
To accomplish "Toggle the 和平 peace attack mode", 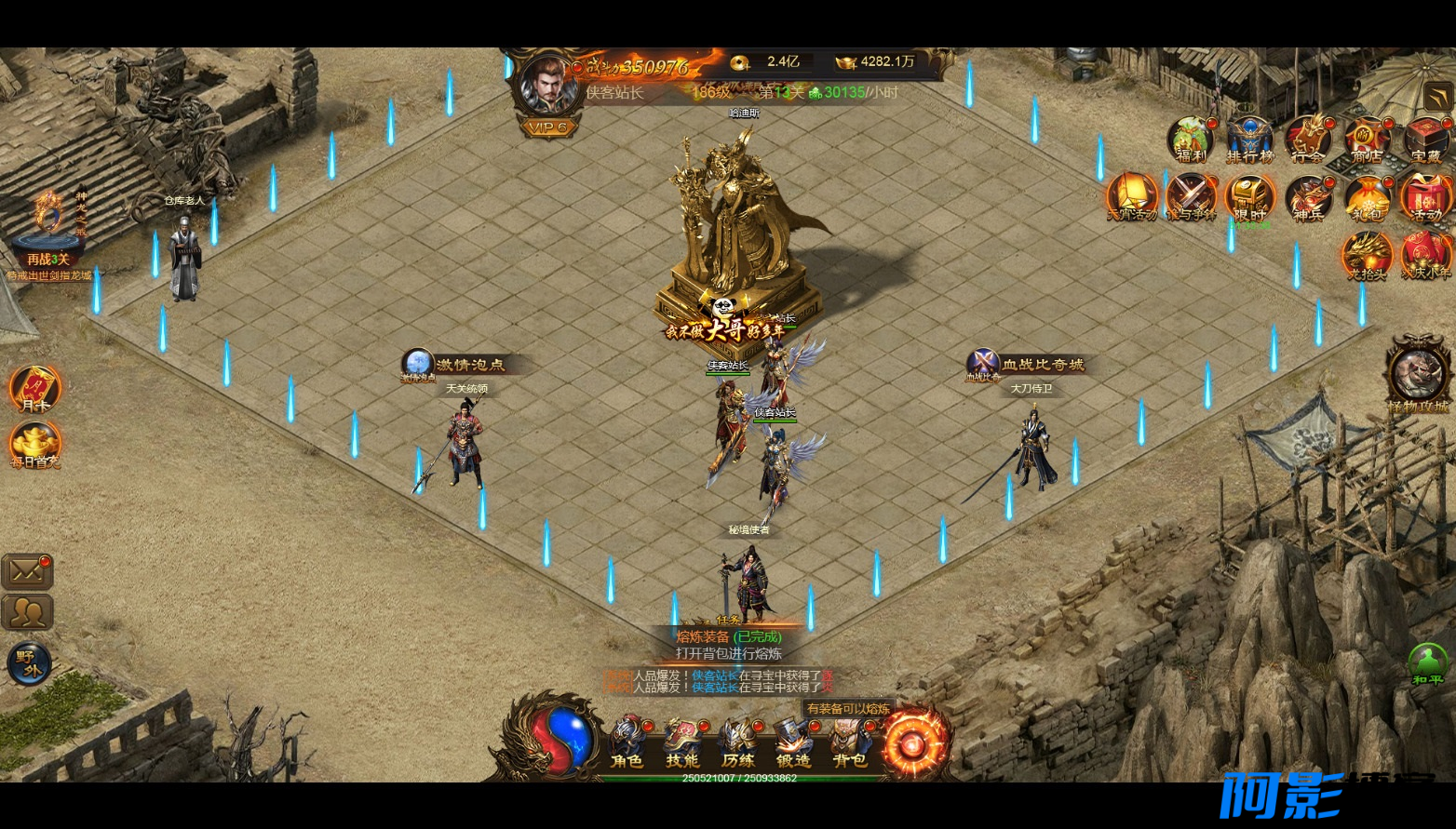I will pos(1427,664).
